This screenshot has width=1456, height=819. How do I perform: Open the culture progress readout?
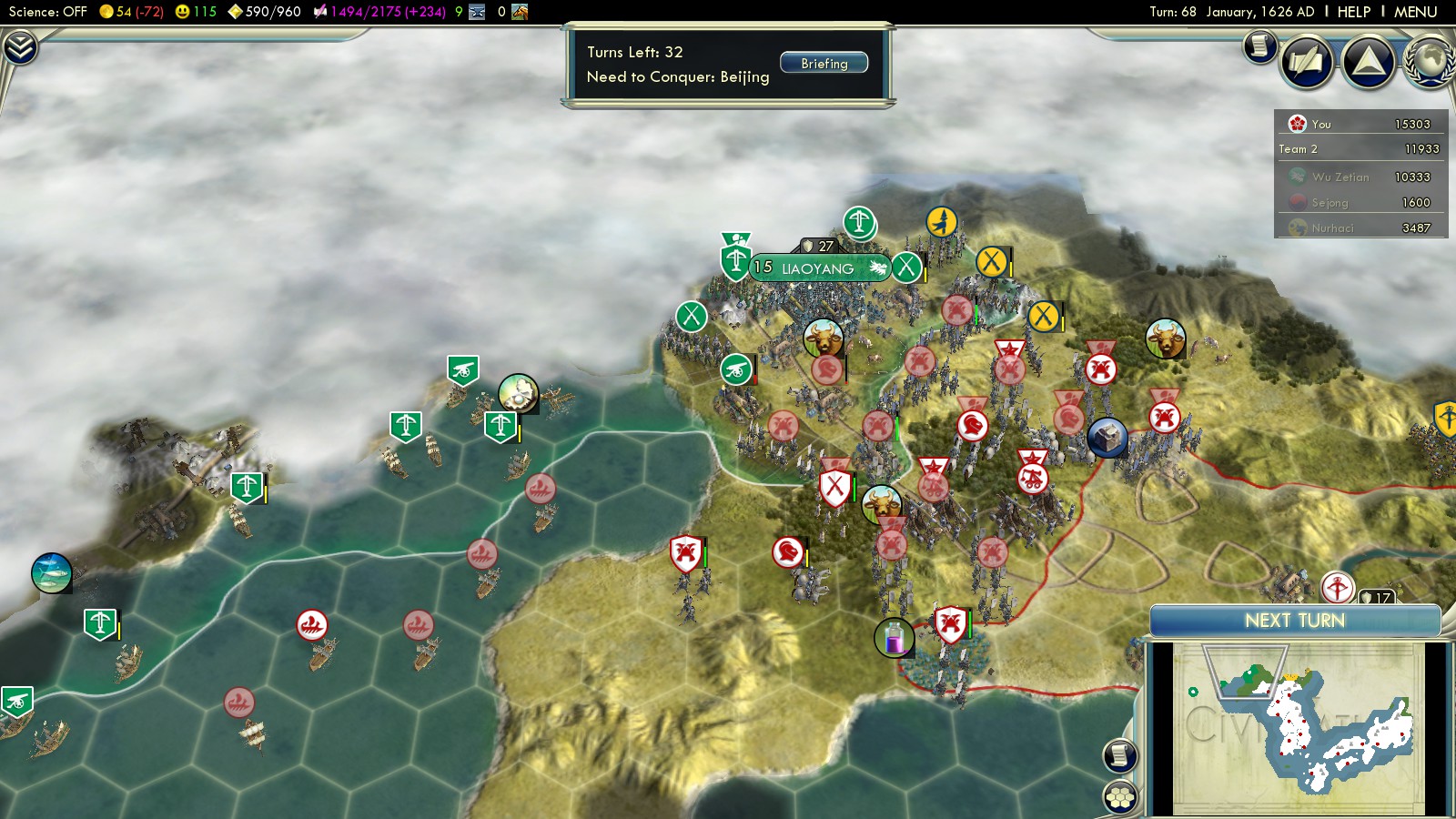(379, 12)
